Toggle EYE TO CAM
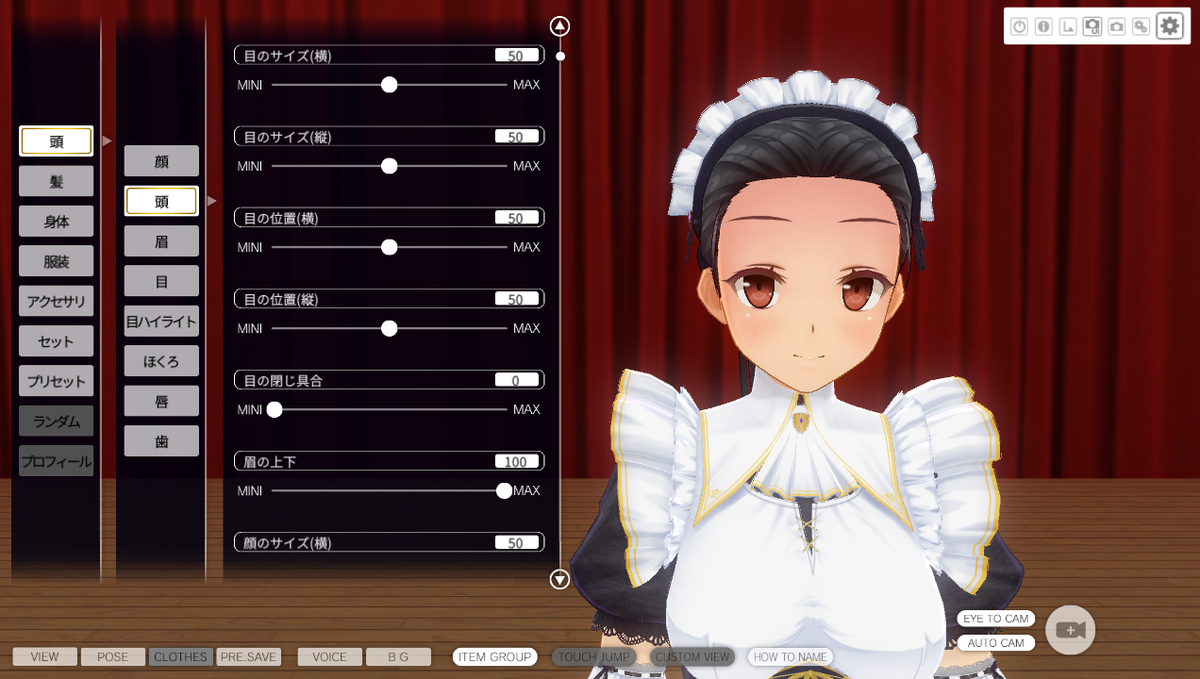 (994, 619)
